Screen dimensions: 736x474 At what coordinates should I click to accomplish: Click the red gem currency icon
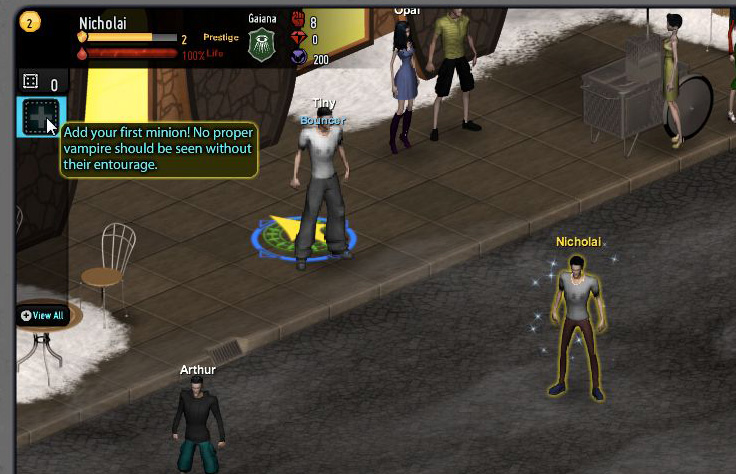[298, 39]
